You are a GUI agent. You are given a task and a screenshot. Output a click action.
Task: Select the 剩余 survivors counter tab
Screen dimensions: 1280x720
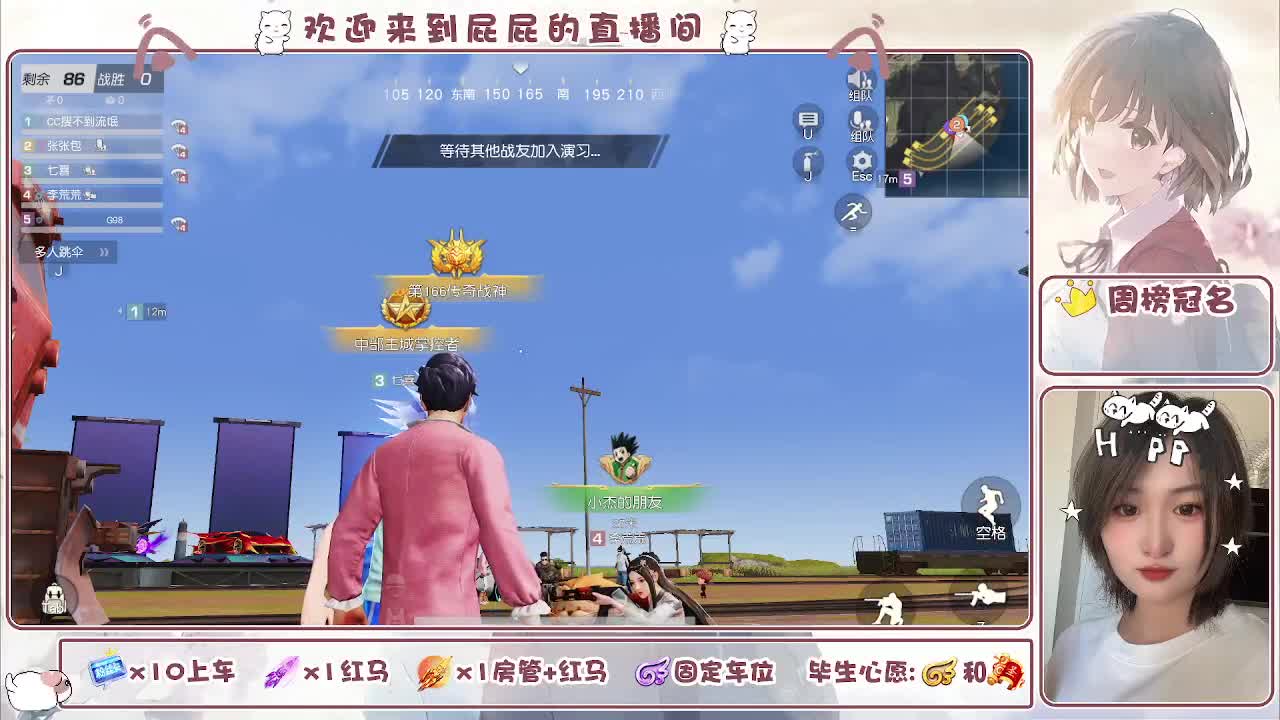click(54, 80)
